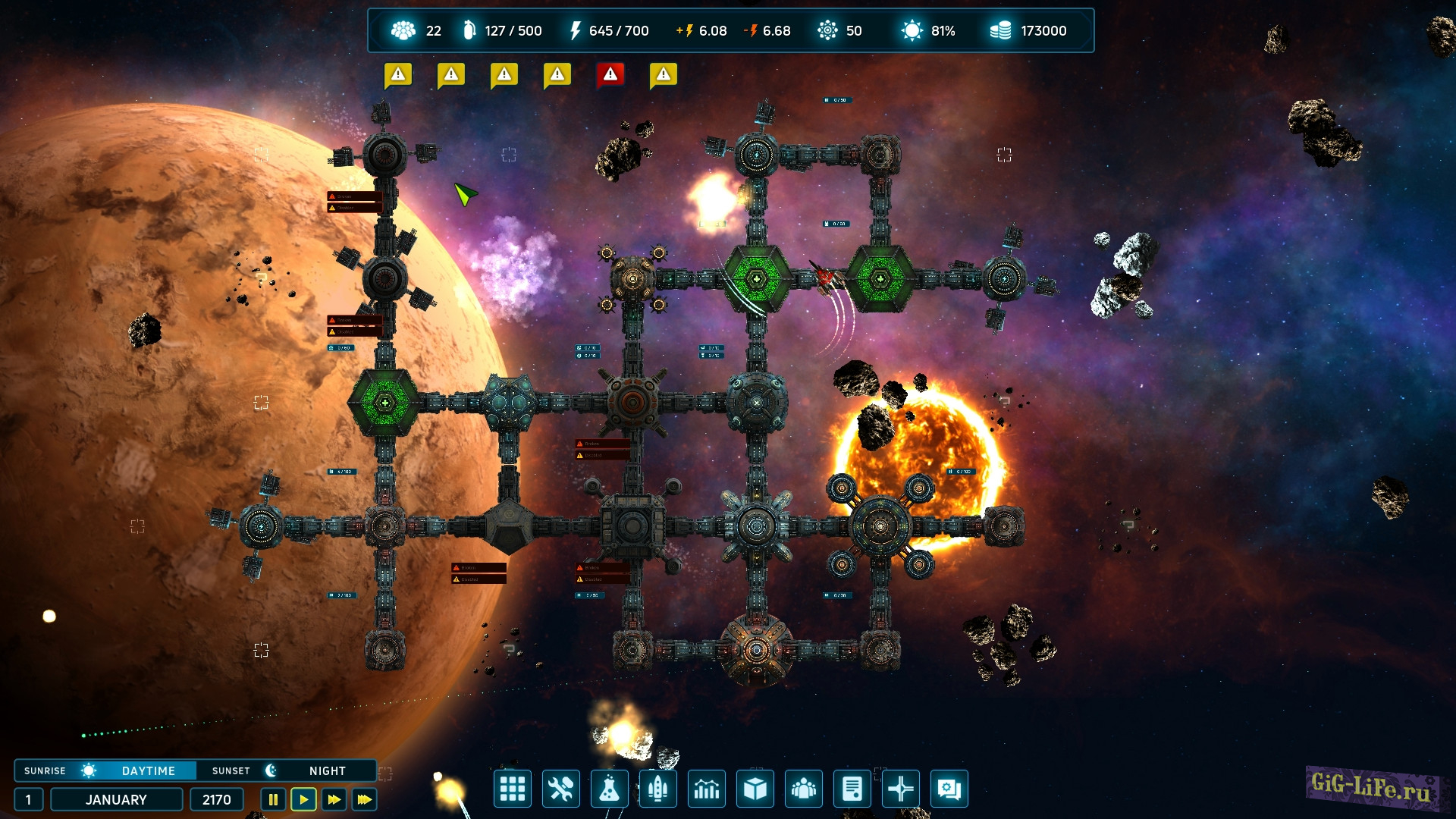Viewport: 1456px width, 819px height.
Task: Open the document contracts panel
Action: point(852,789)
